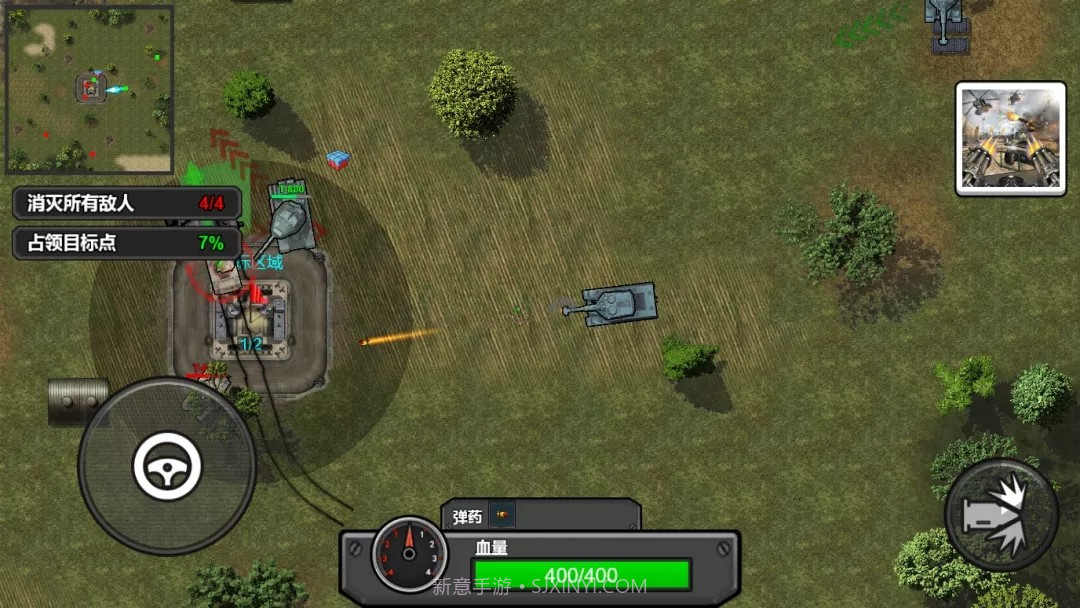
Task: Choose the 弹药 ammo type icon
Action: 502,516
